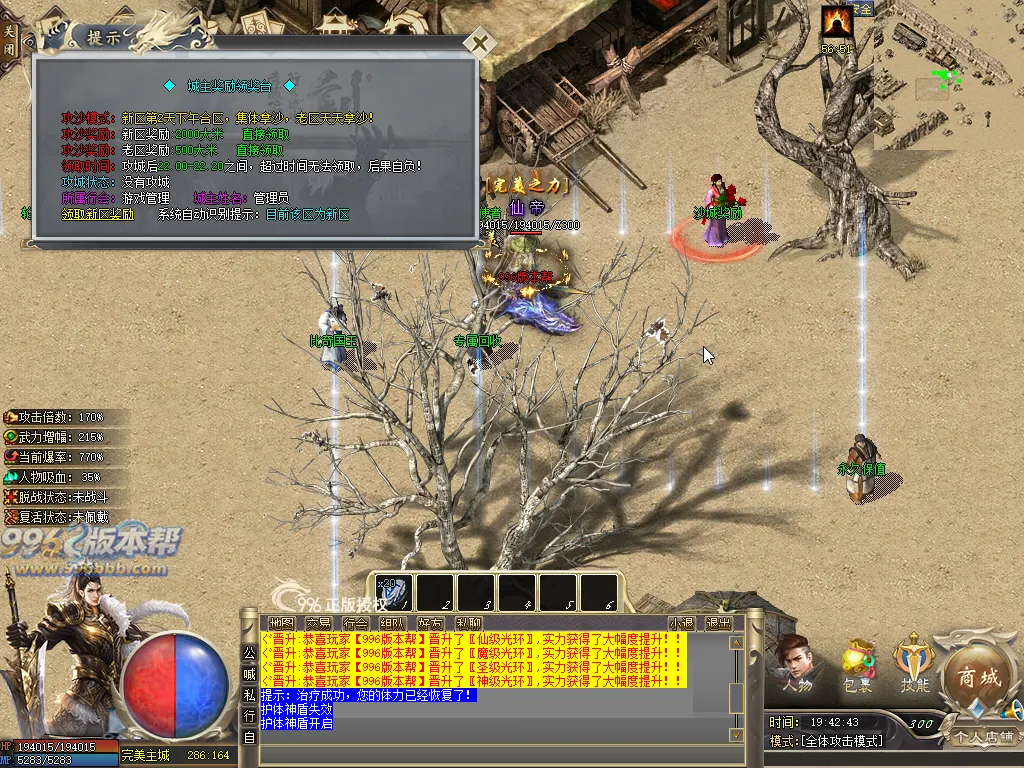This screenshot has width=1024, height=768.
Task: Claim the 2000大米 new-server reward via 直接领取
Action: tap(265, 134)
